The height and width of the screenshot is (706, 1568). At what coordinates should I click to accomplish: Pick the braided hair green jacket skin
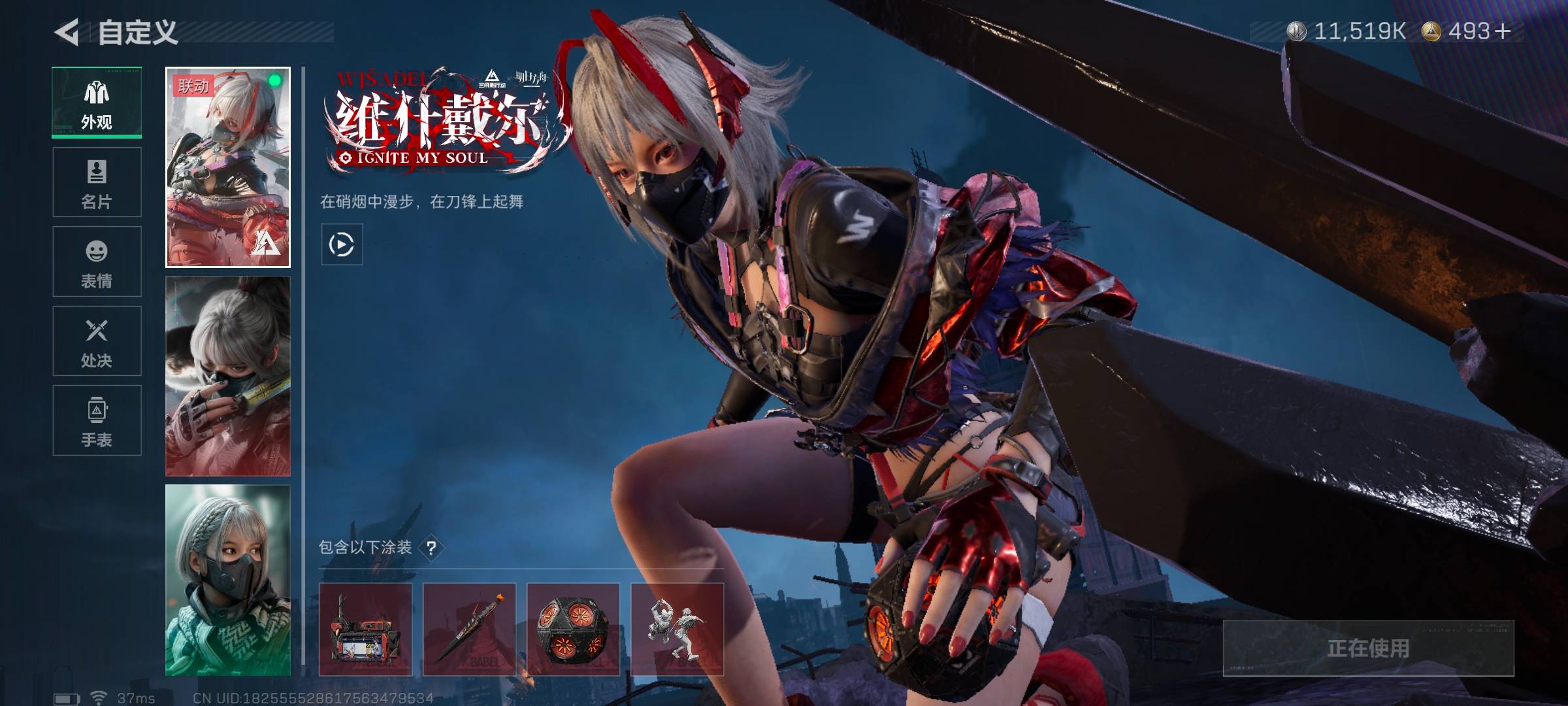click(228, 580)
